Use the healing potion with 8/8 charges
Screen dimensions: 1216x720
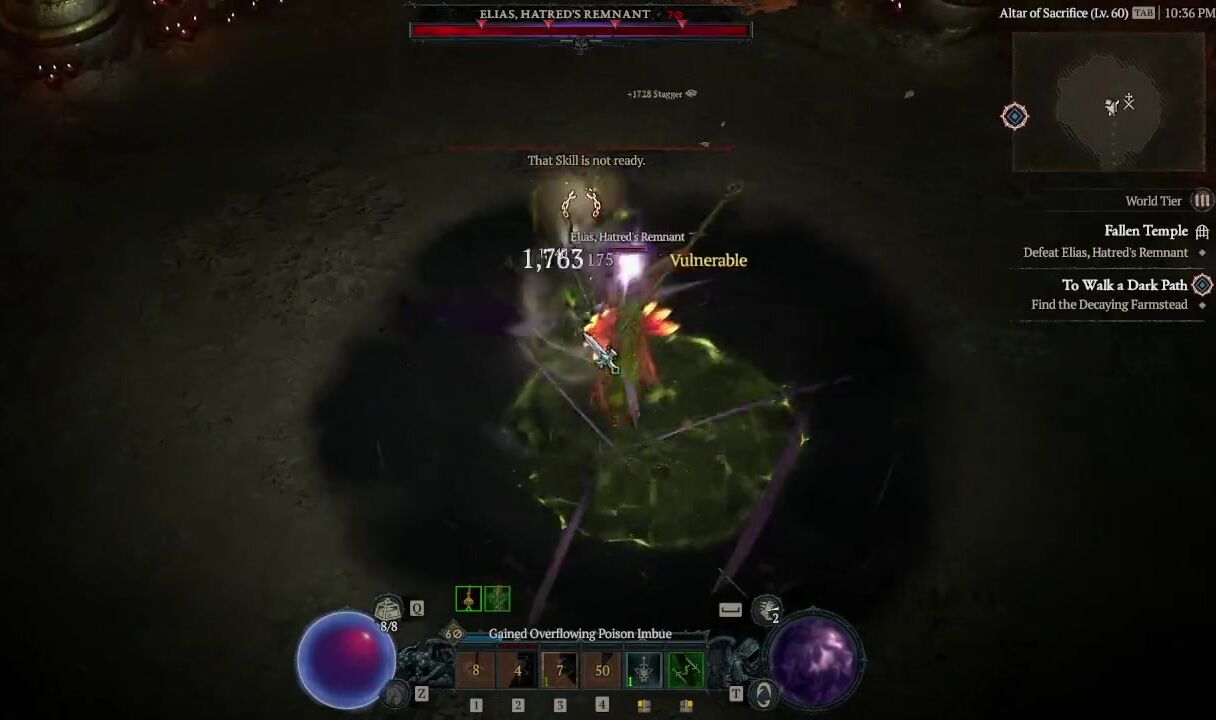pos(389,609)
